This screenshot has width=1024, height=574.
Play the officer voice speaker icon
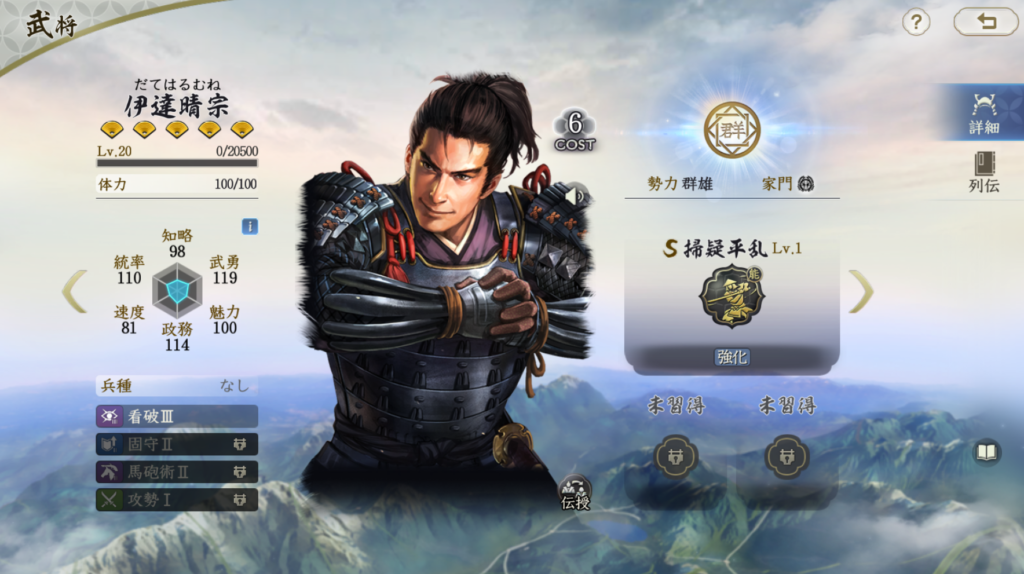click(574, 196)
